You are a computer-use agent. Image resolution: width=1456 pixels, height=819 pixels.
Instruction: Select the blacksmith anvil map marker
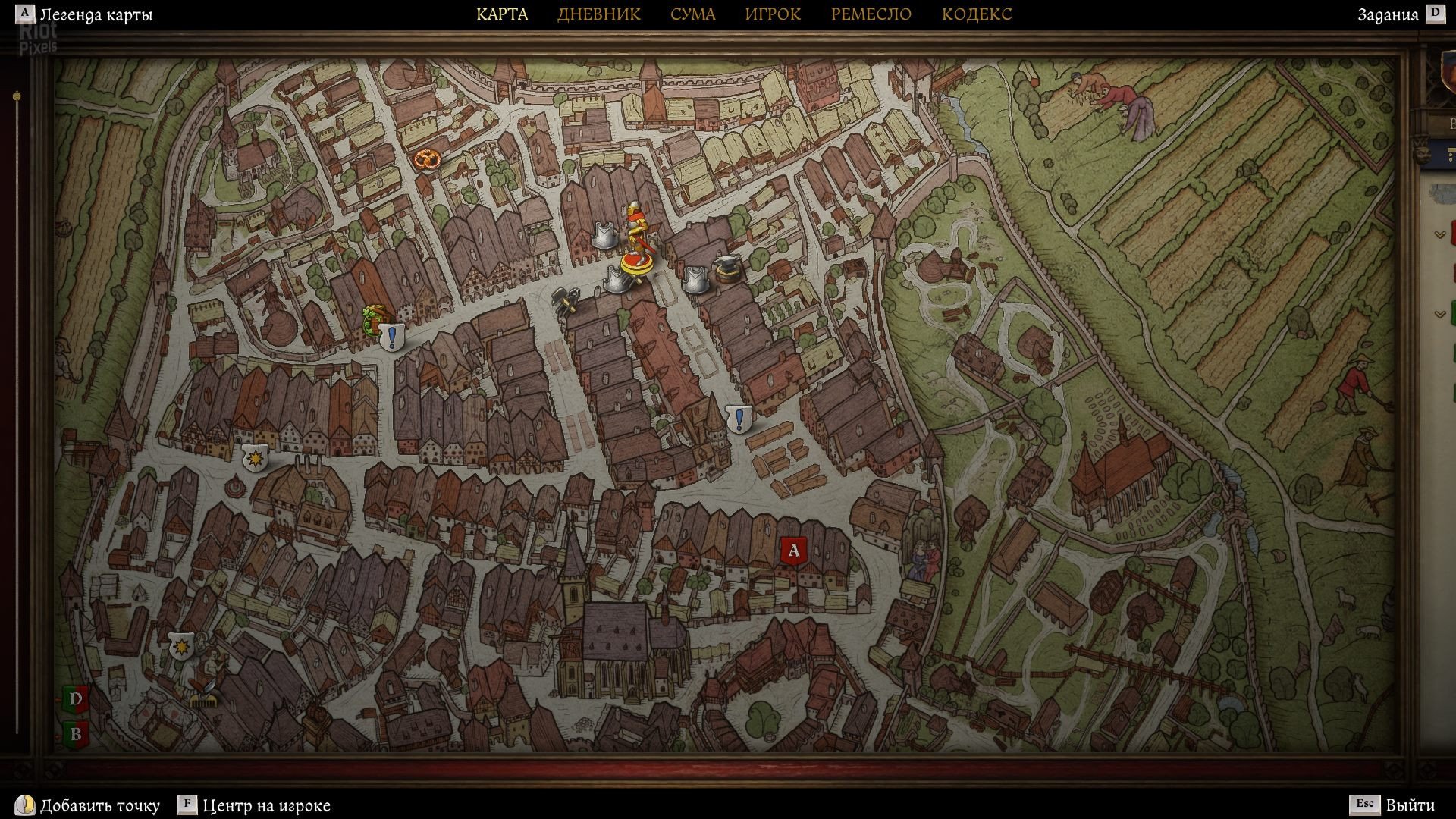click(726, 270)
